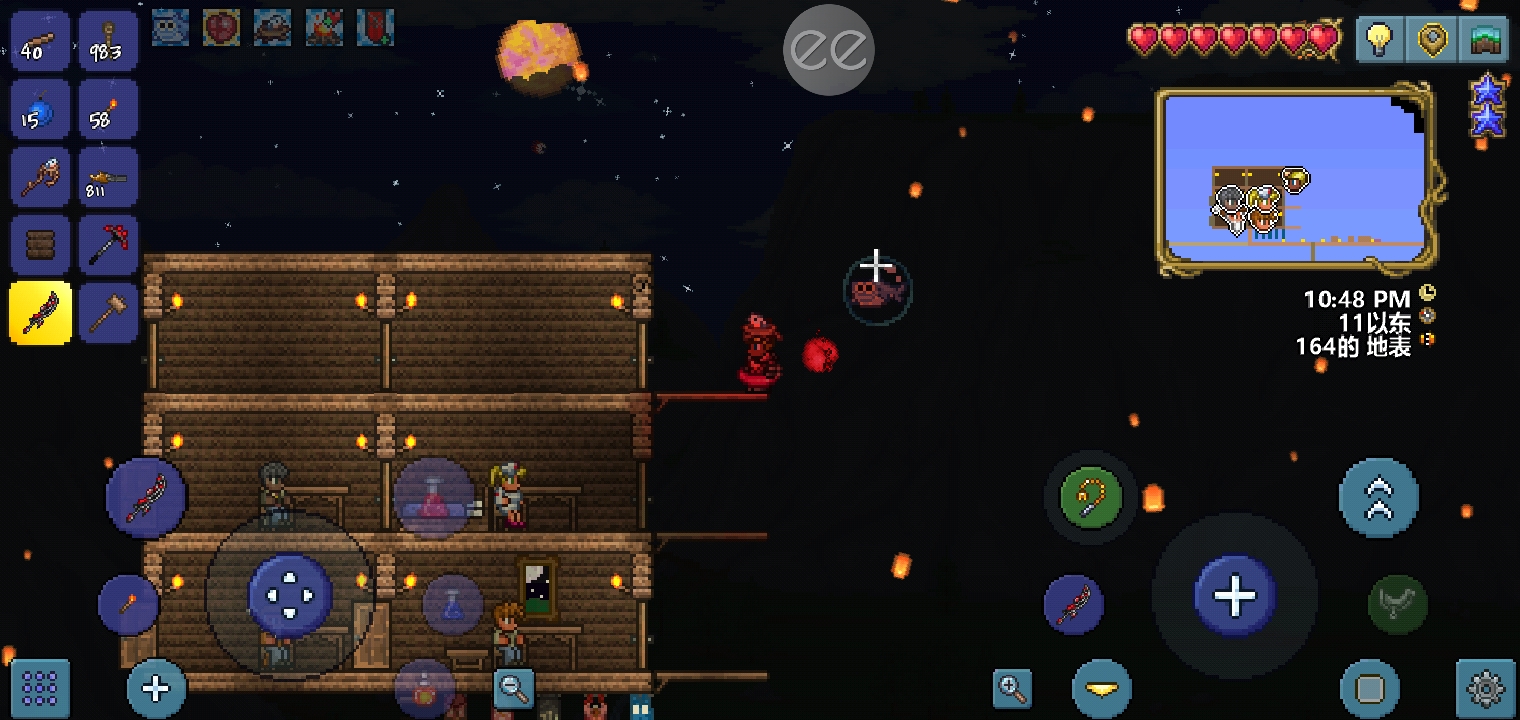Tap the circular ee overlay logo
Viewport: 1520px width, 720px height.
point(828,50)
